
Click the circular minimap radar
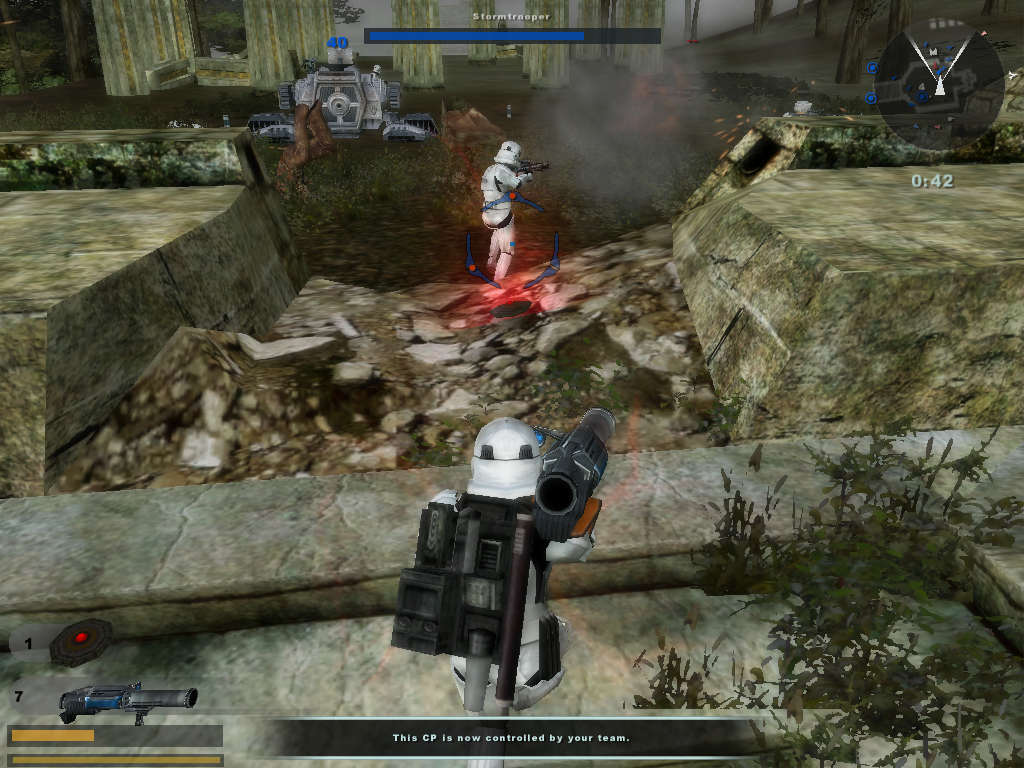pos(939,87)
